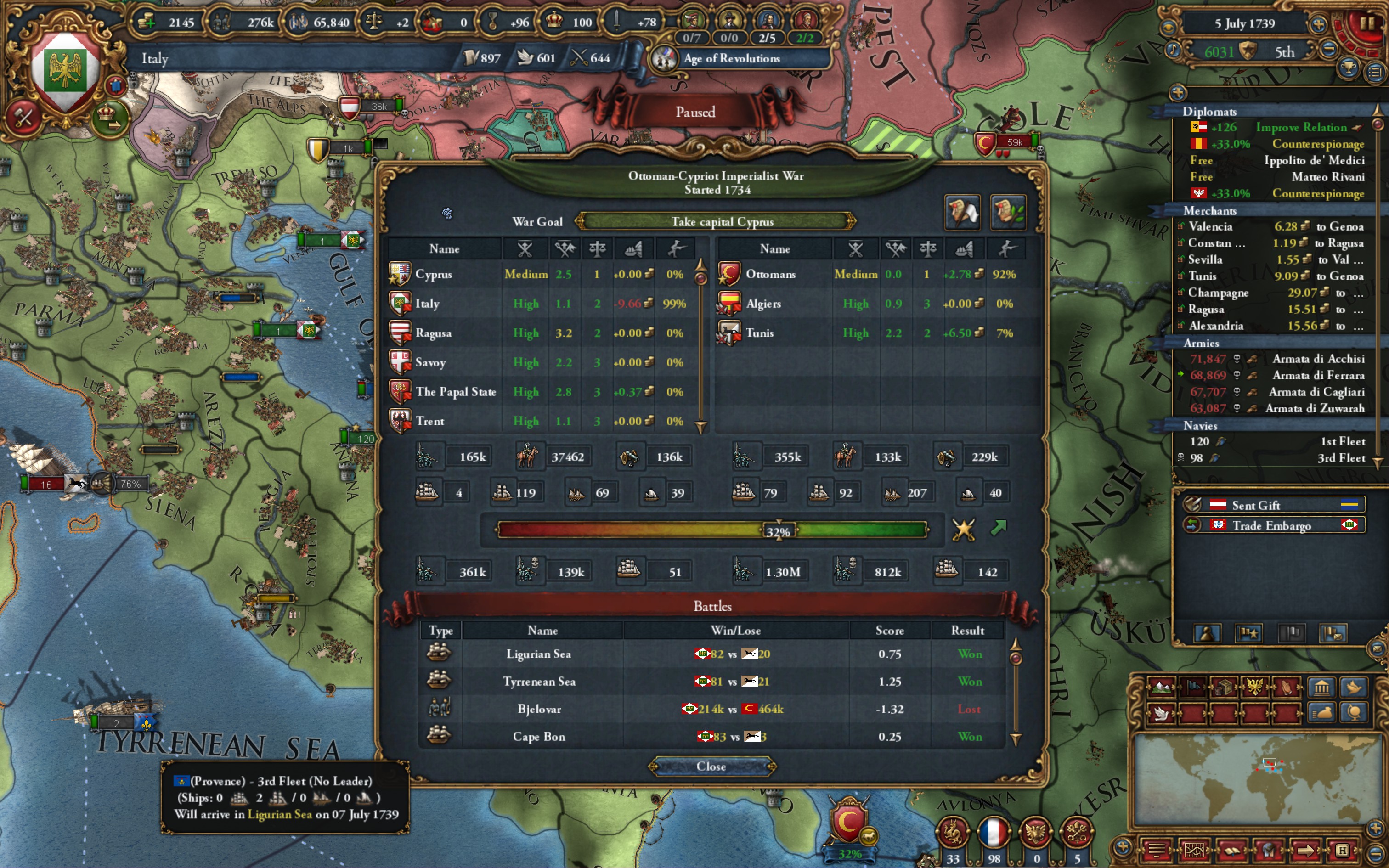
Task: Toggle diplomacy dove map mode
Action: tap(1161, 715)
